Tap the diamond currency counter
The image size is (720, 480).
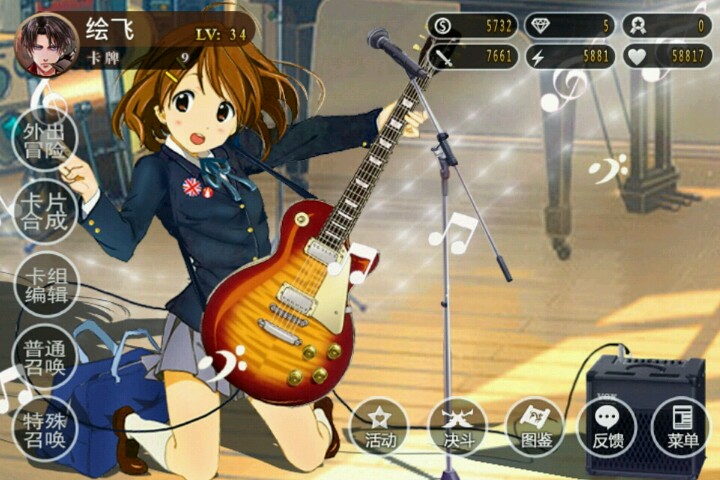pyautogui.click(x=569, y=25)
